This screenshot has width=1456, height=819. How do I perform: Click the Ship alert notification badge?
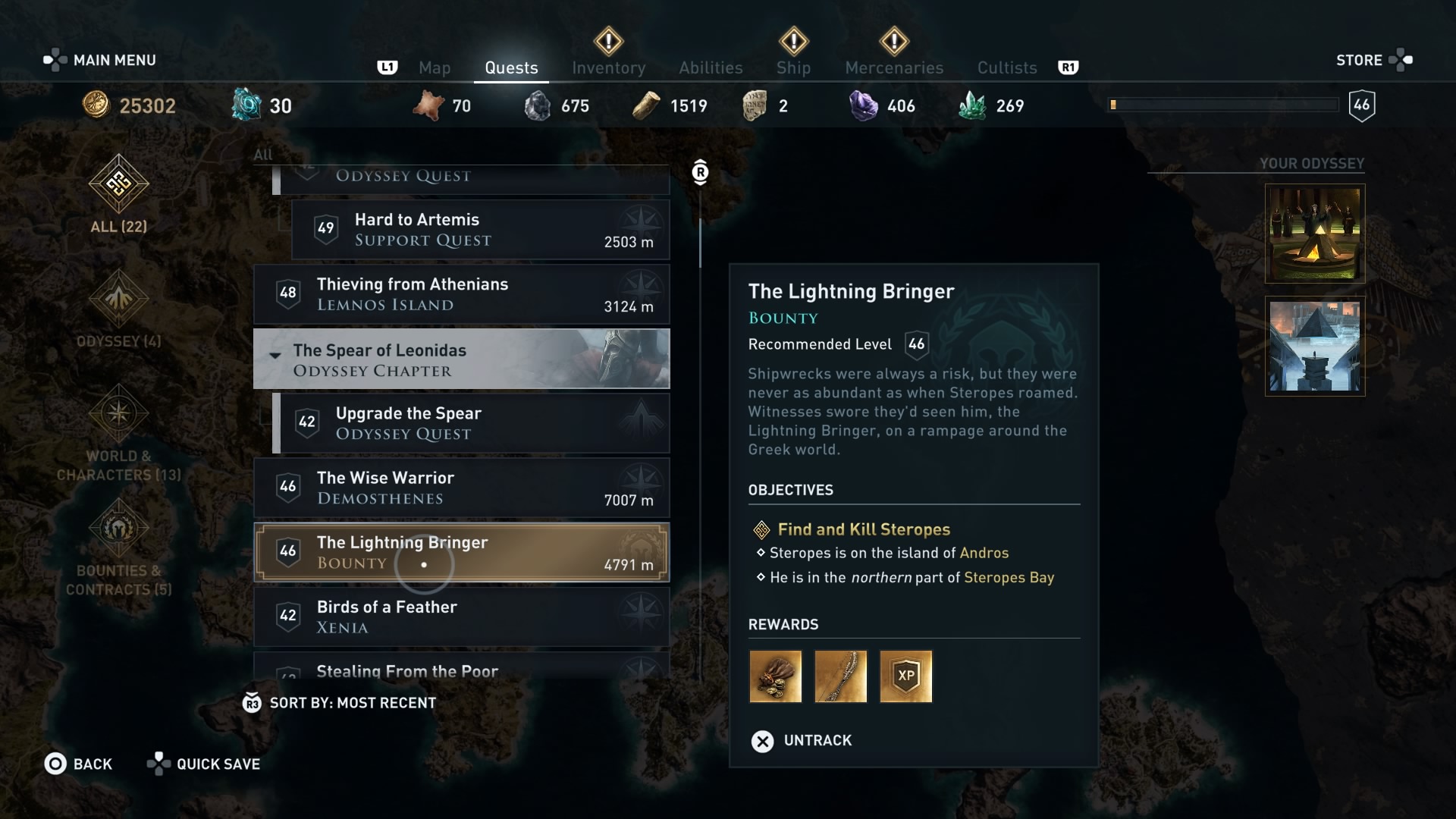pos(793,42)
